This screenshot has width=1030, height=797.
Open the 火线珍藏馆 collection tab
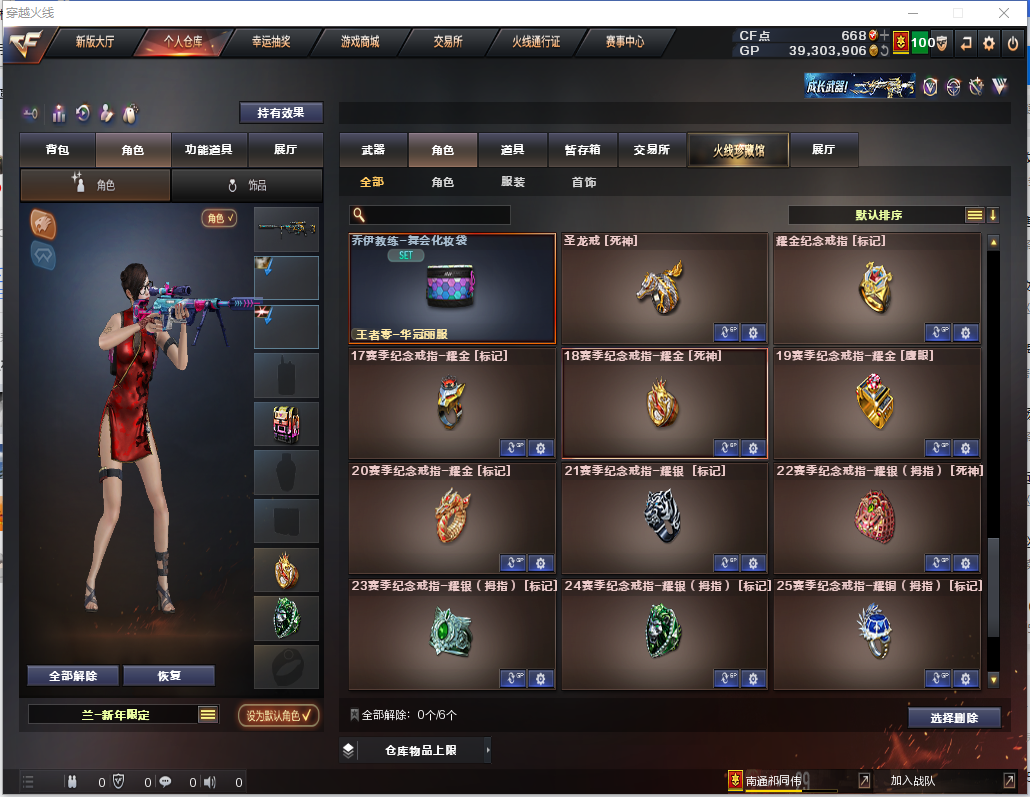738,150
